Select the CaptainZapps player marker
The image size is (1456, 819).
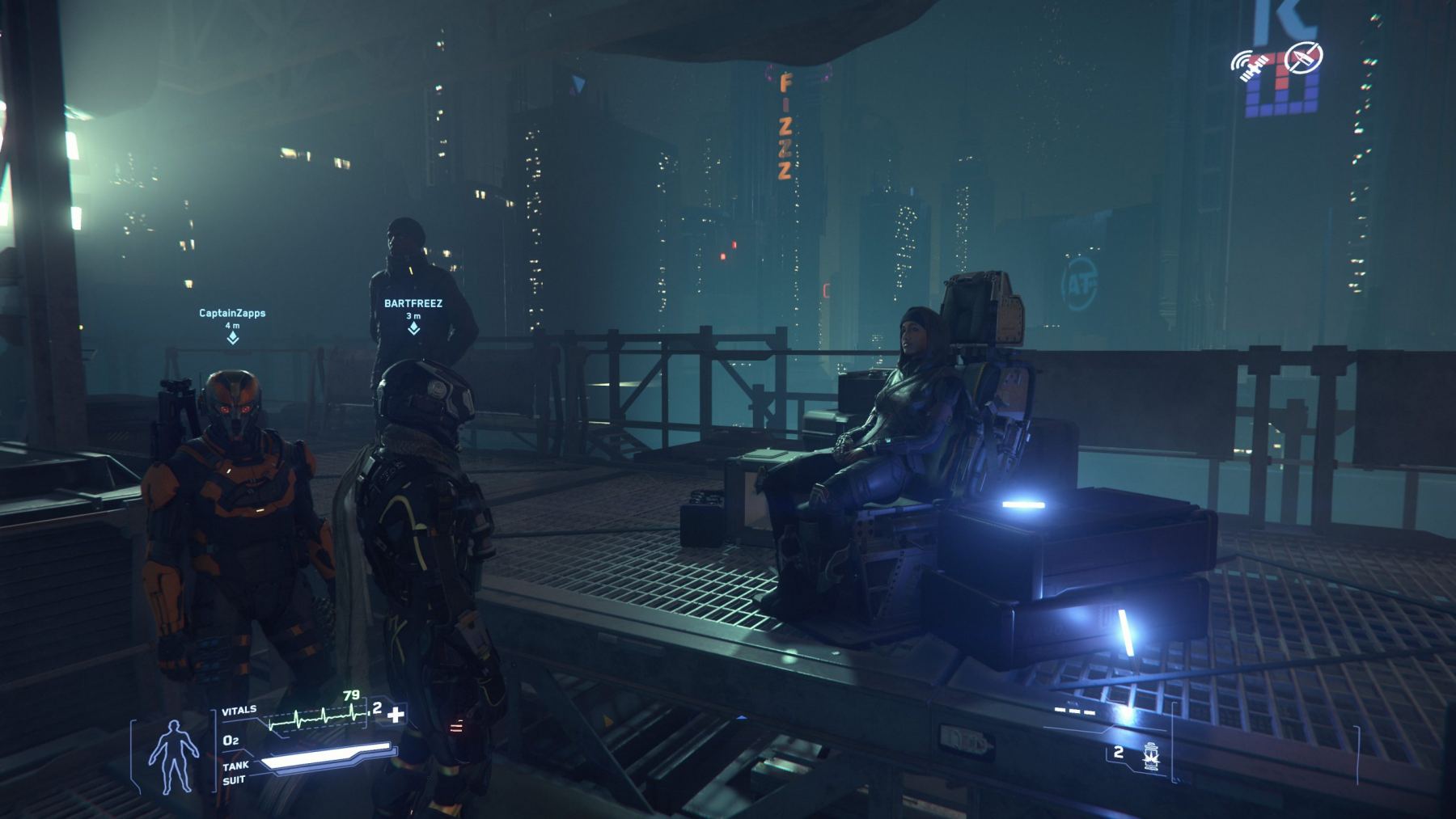[233, 336]
